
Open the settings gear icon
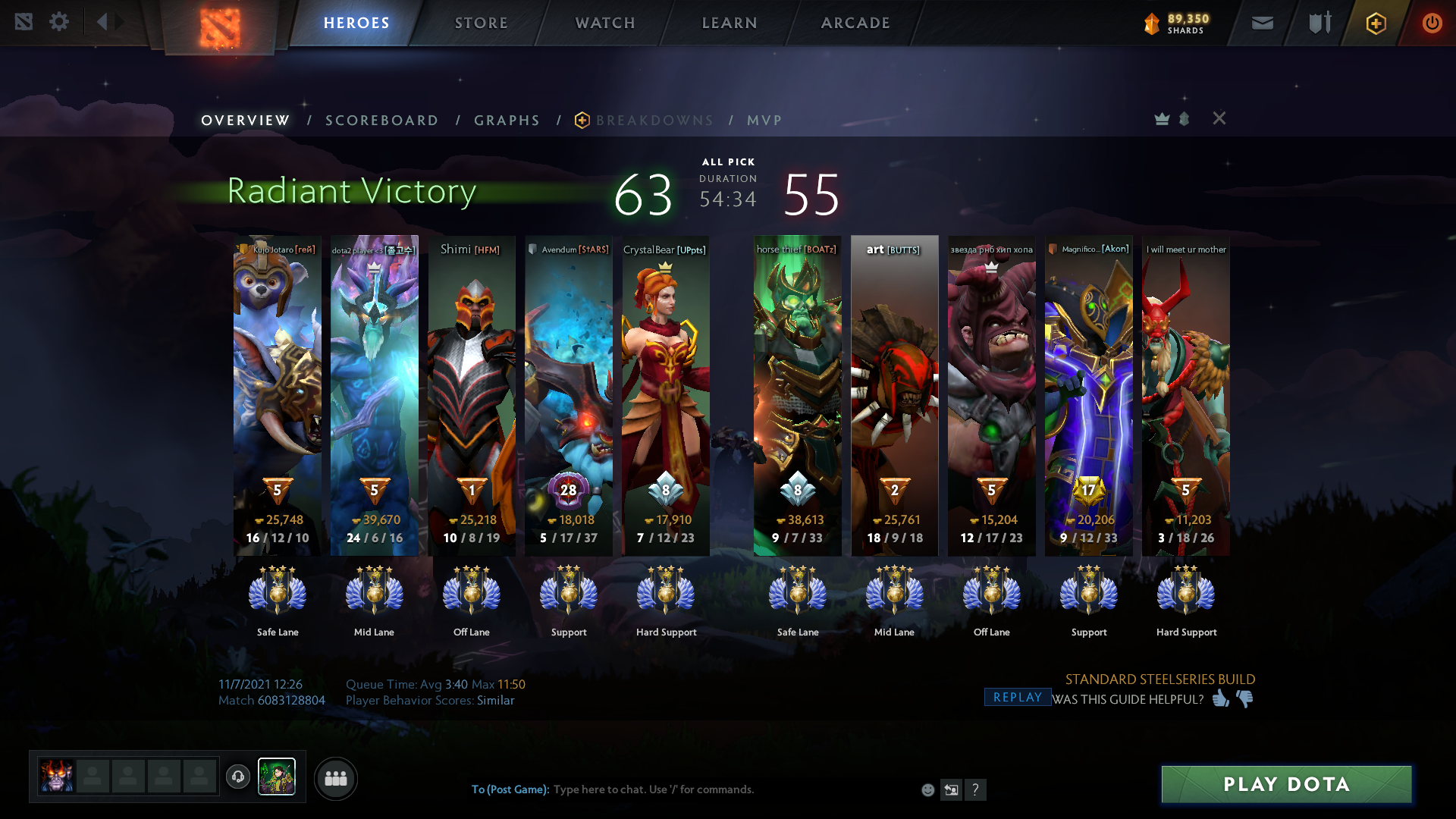click(x=59, y=22)
